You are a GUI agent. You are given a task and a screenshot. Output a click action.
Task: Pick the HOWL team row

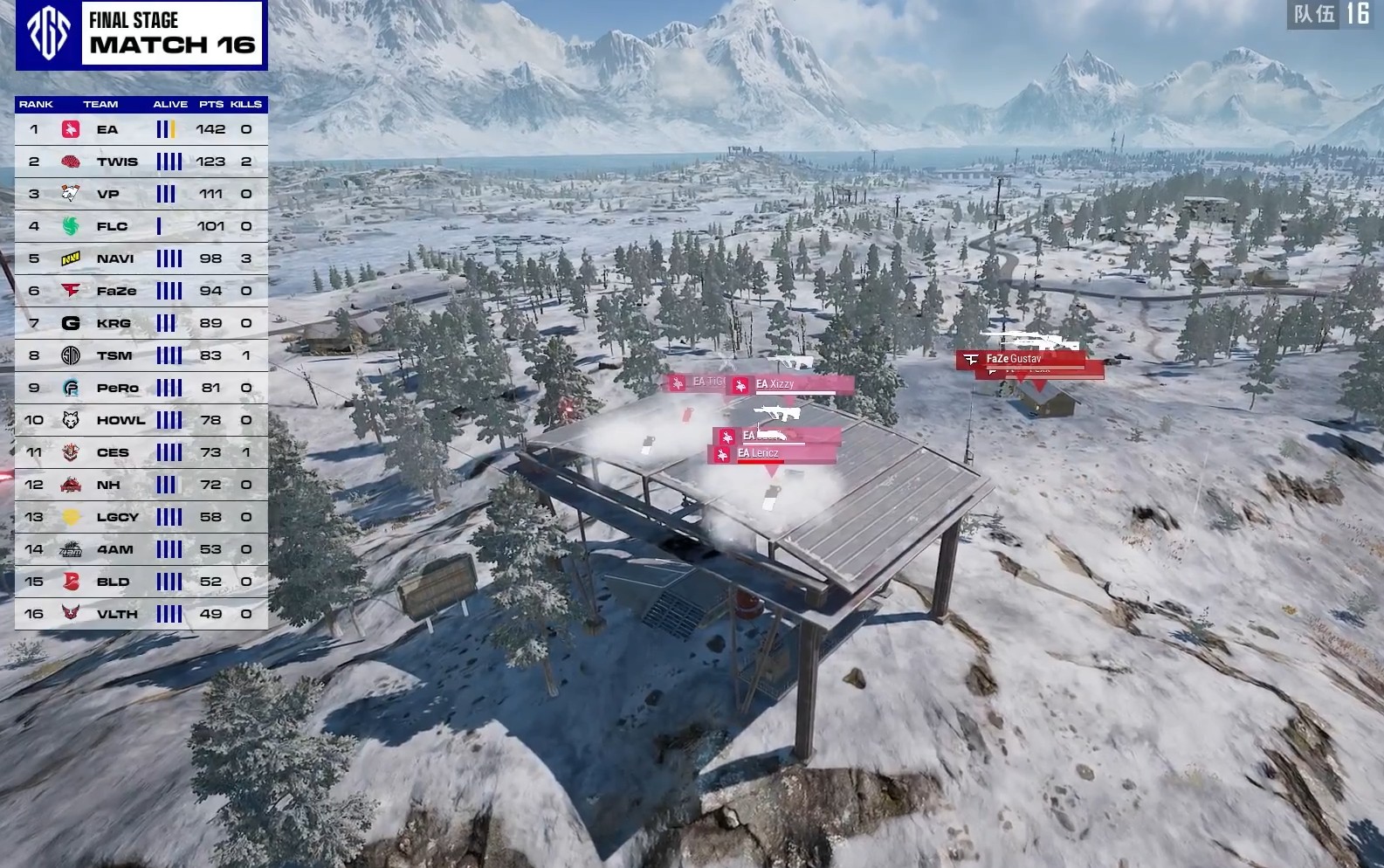141,420
